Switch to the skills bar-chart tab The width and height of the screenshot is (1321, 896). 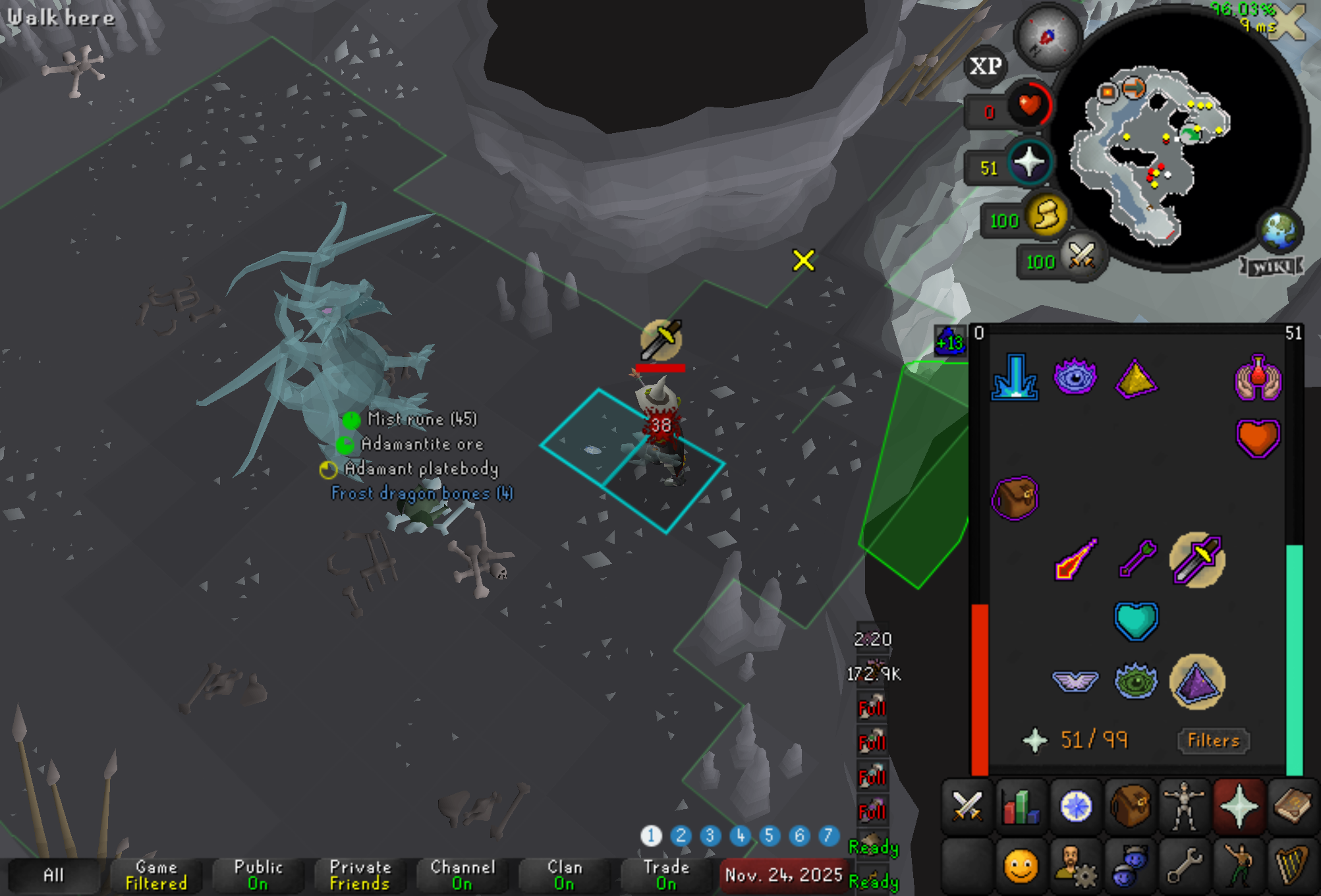pos(1021,806)
